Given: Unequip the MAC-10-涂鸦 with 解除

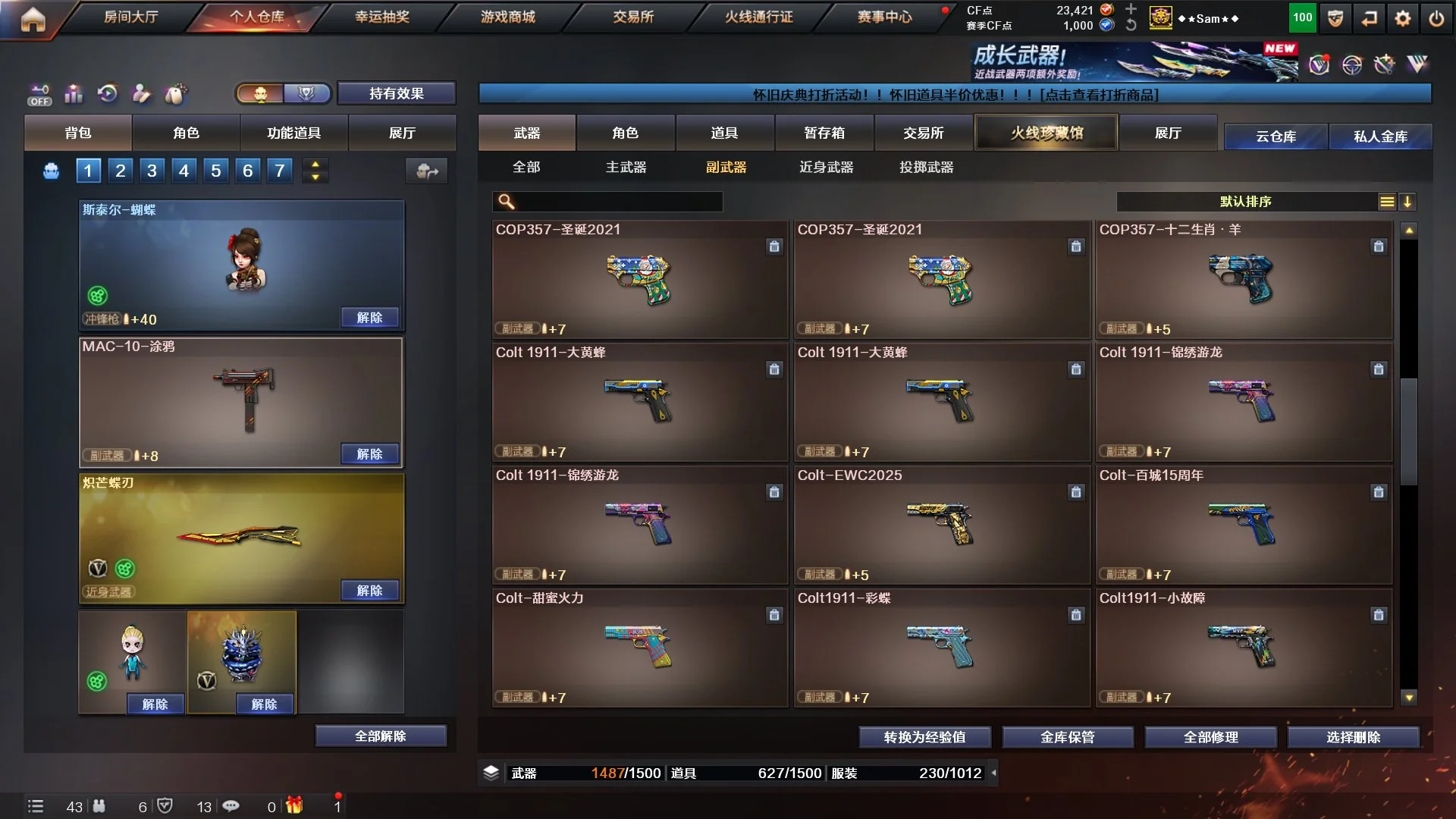Looking at the screenshot, I should (369, 453).
